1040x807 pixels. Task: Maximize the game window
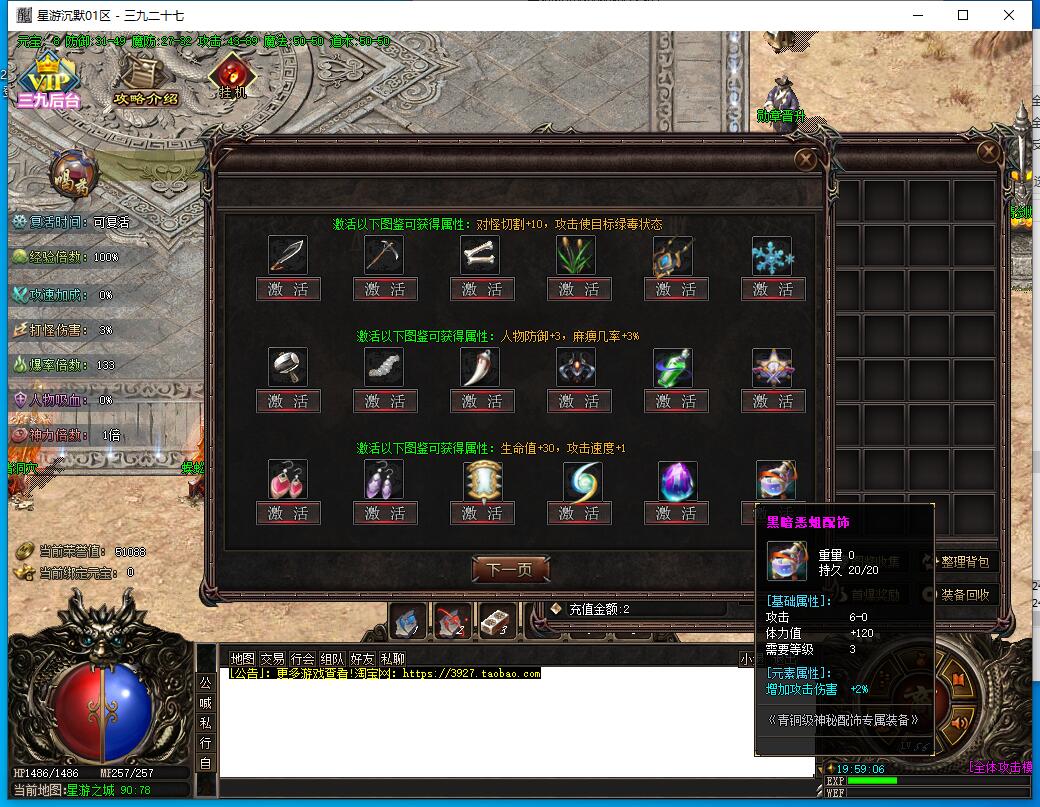pyautogui.click(x=963, y=15)
